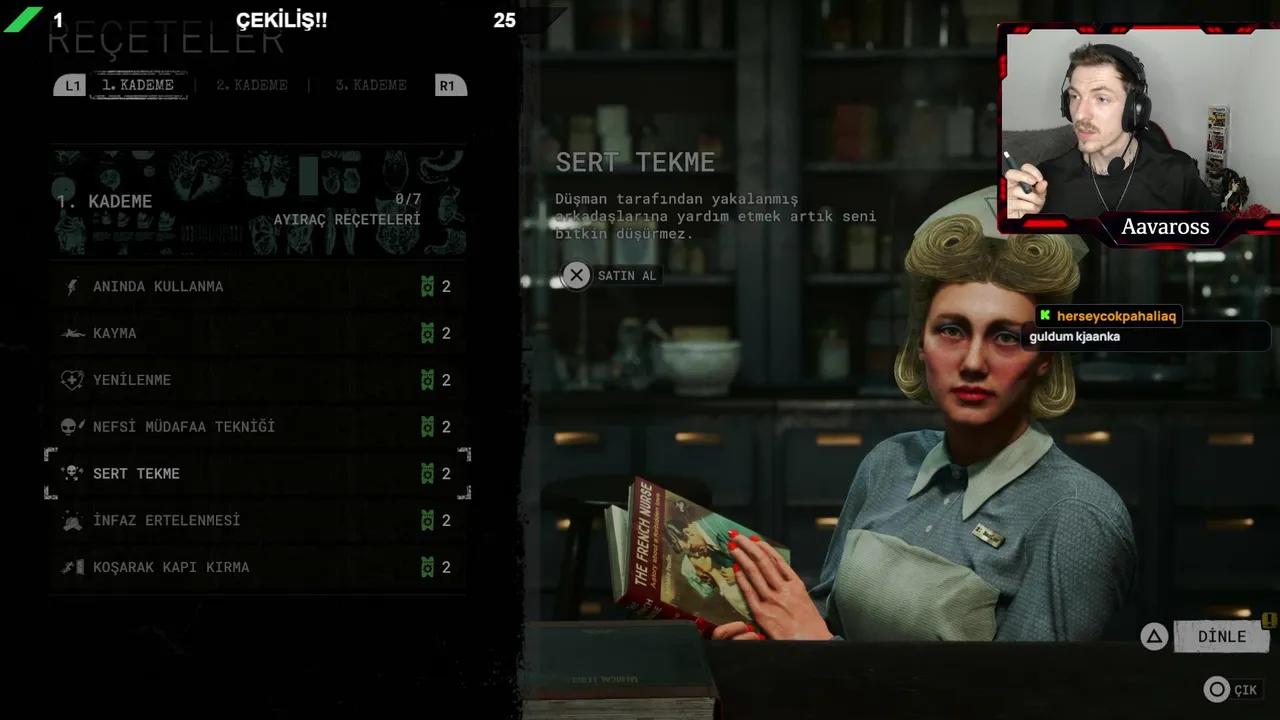The width and height of the screenshot is (1280, 720).
Task: Click the Dinle listen button
Action: 1220,636
